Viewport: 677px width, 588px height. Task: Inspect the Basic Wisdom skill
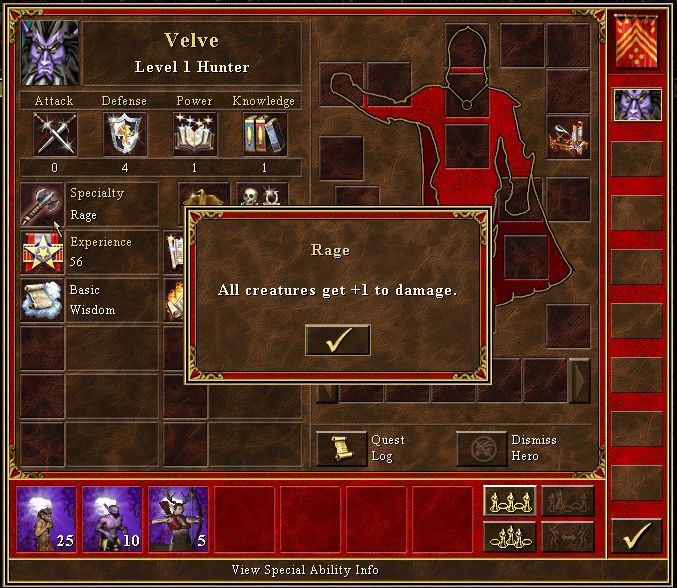point(40,300)
